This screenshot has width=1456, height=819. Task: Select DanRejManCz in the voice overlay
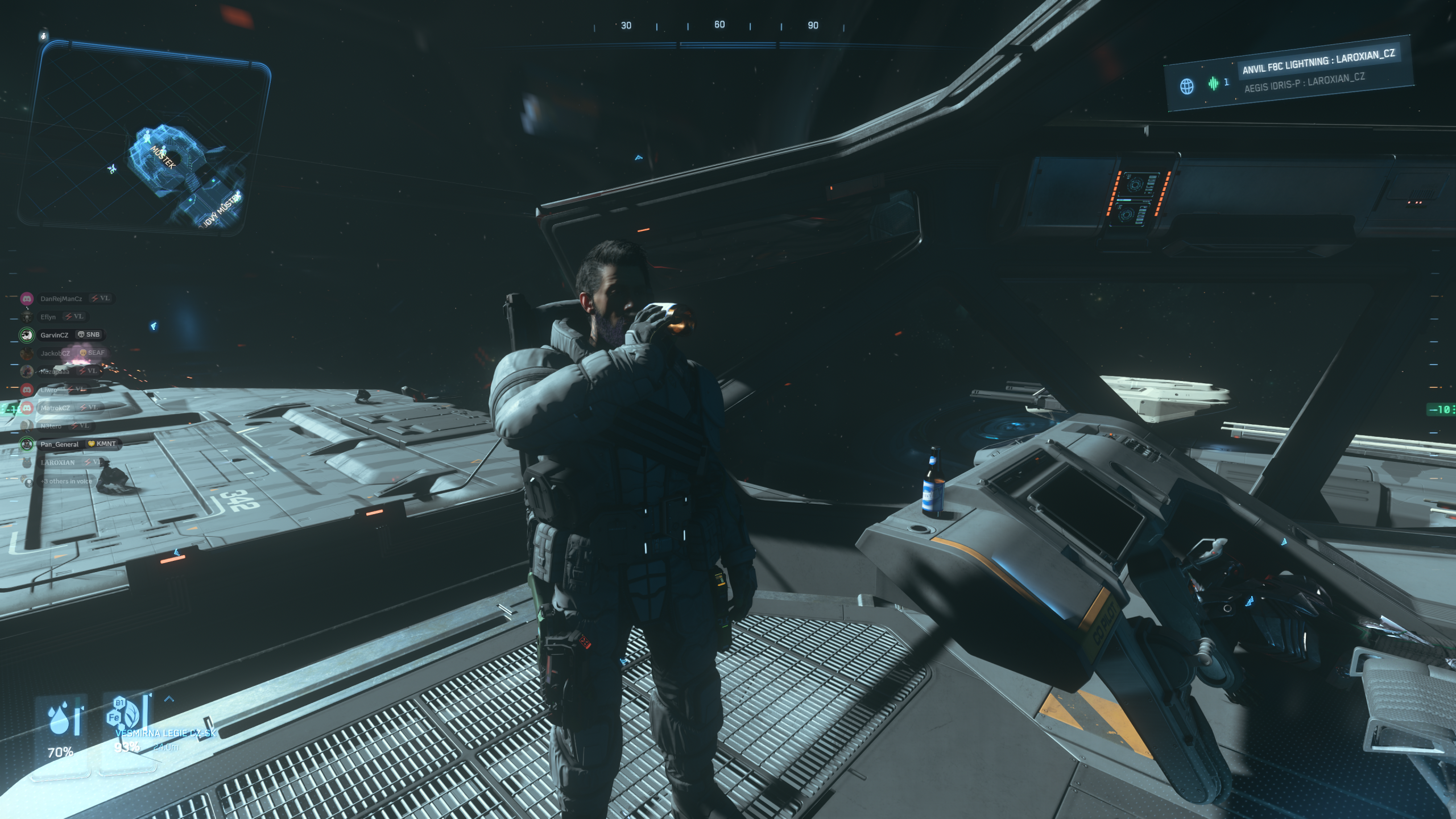coord(61,299)
